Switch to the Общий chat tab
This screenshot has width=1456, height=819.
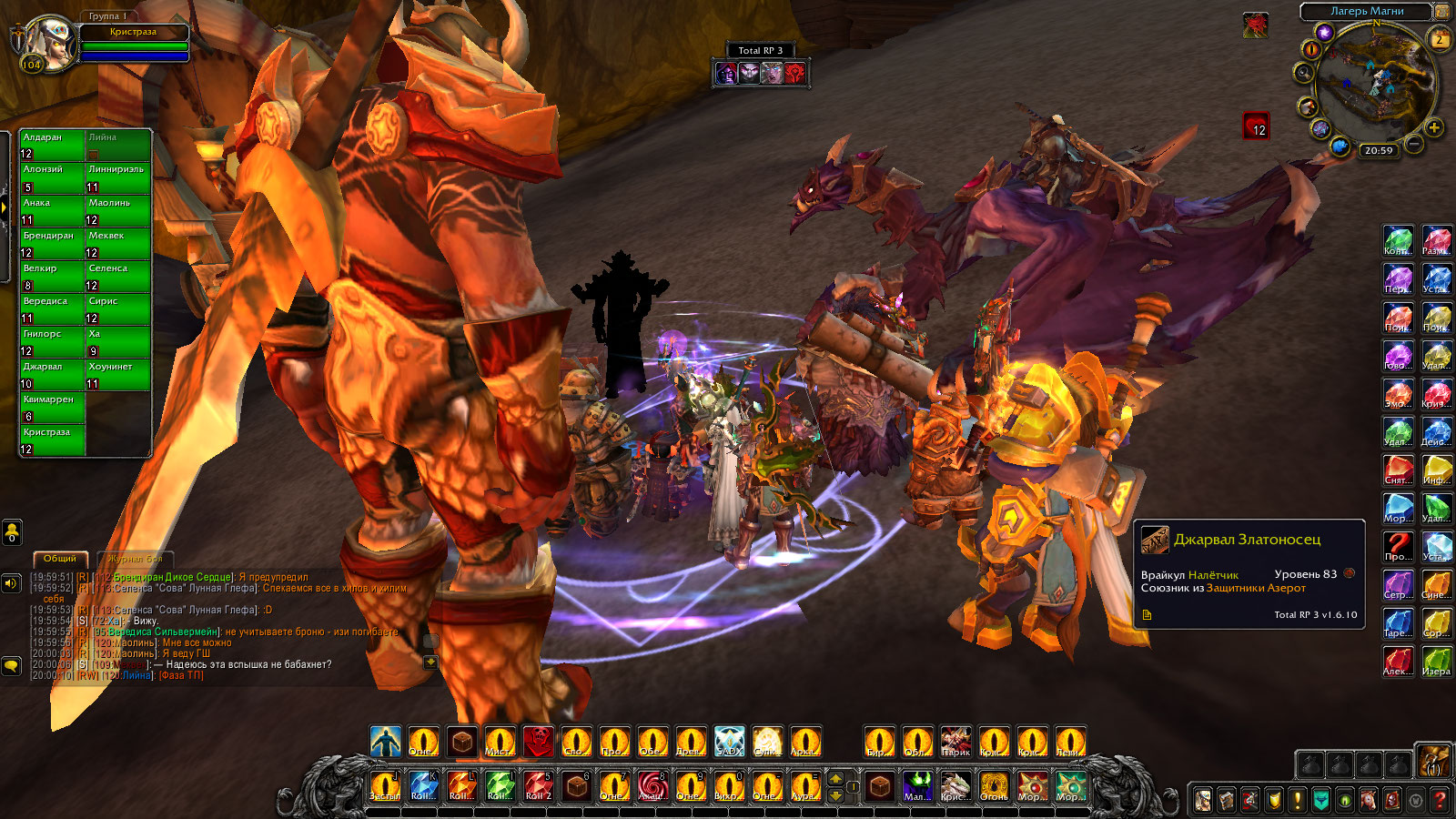click(60, 558)
